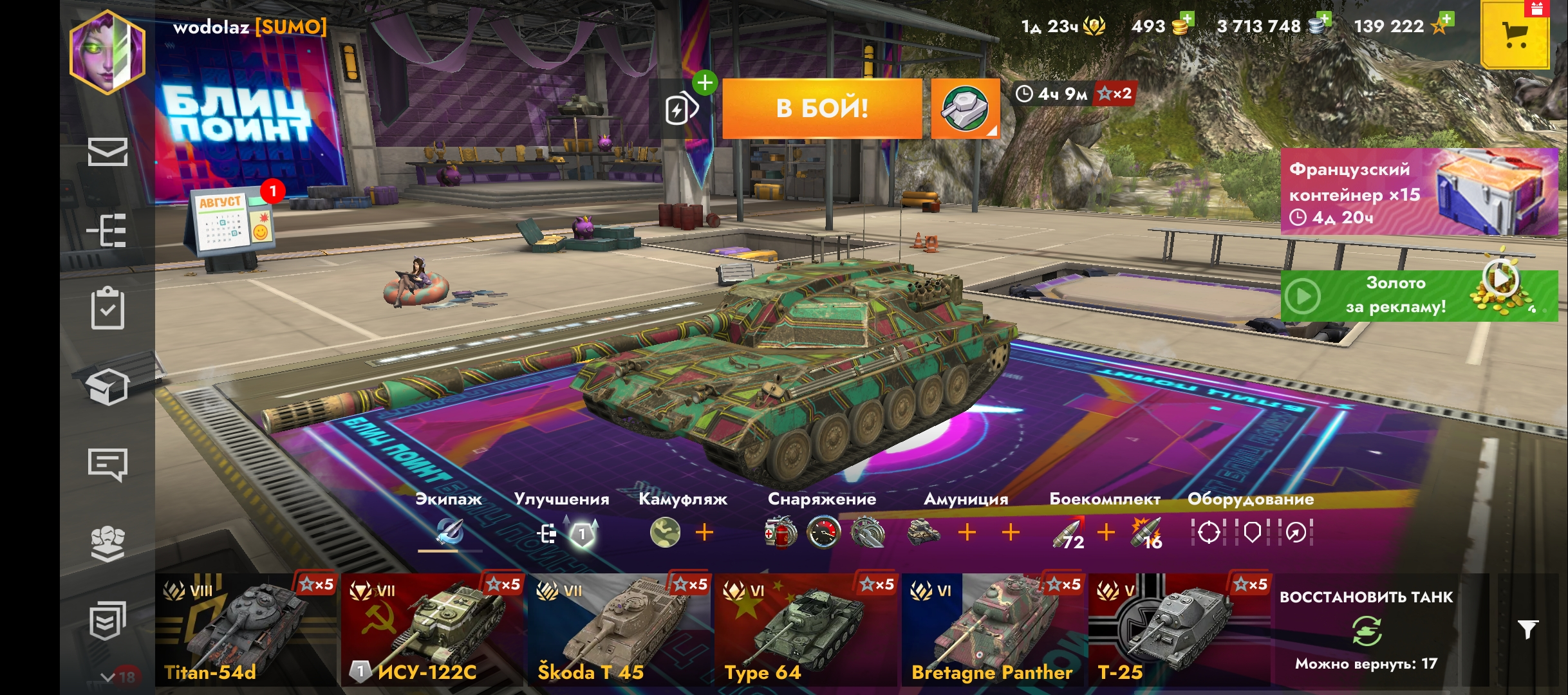The height and width of the screenshot is (695, 1568).
Task: Open the missions clipboard icon
Action: point(107,308)
